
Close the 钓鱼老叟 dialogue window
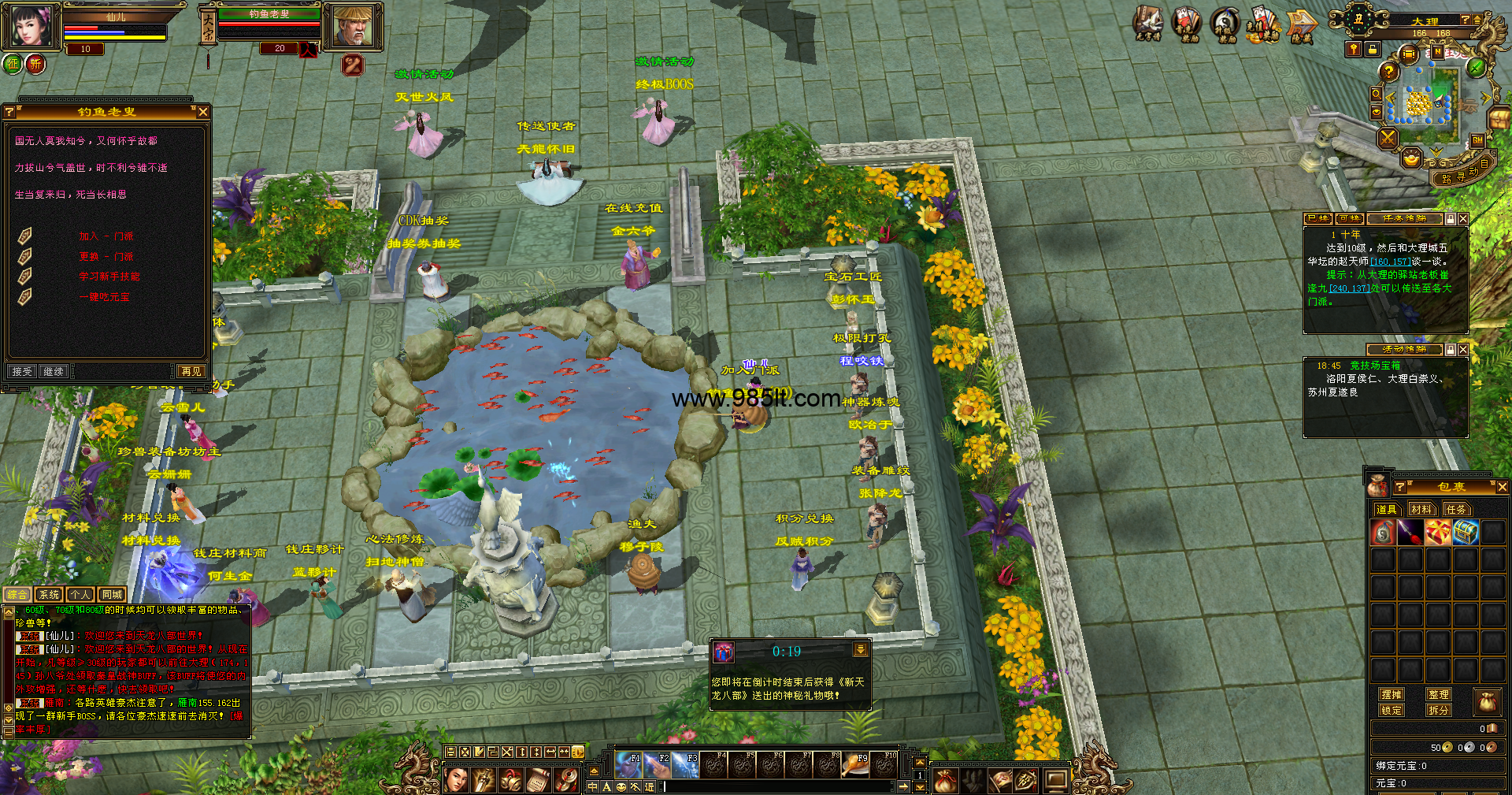[x=202, y=112]
